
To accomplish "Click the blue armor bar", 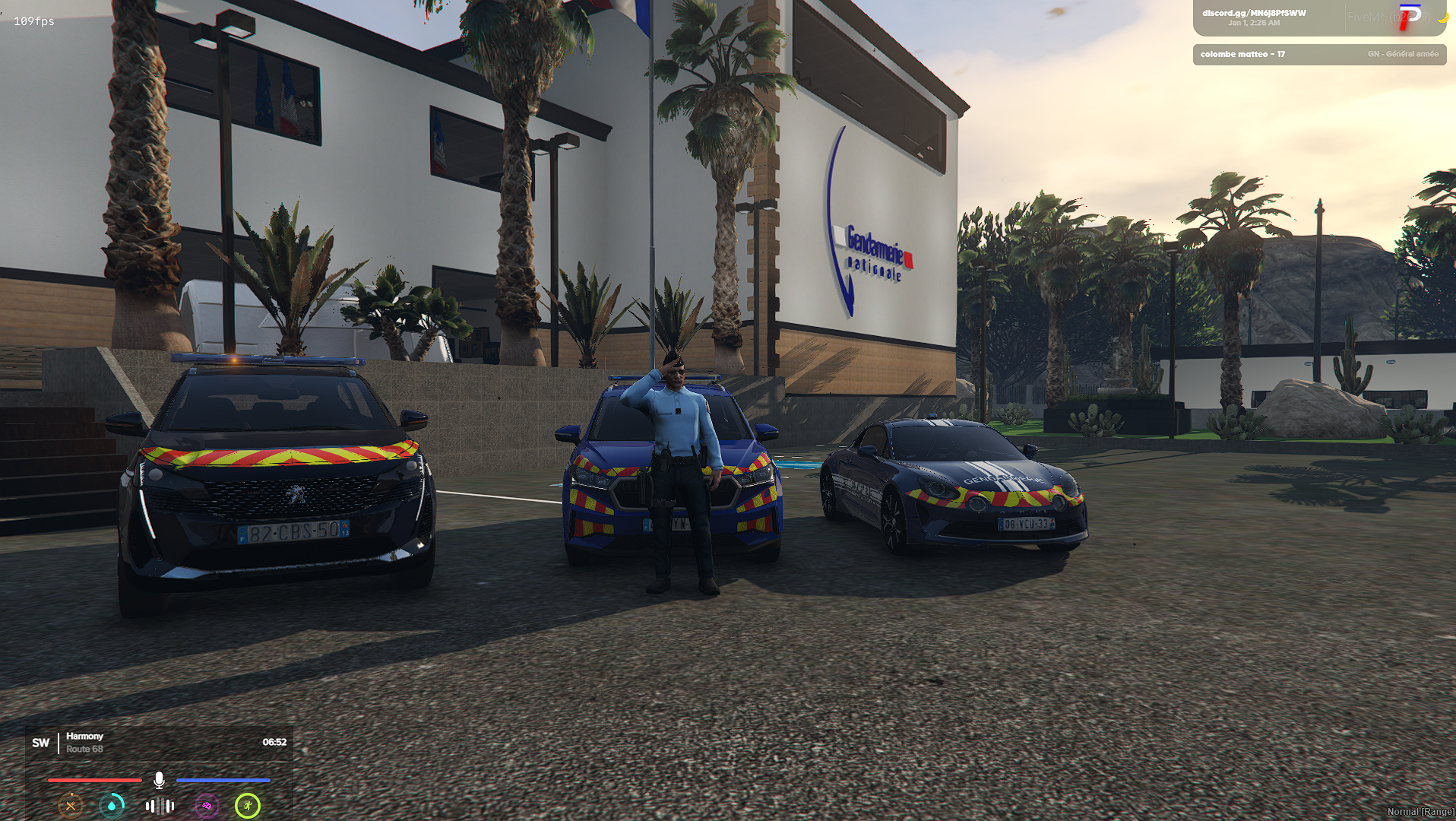I will tap(223, 780).
